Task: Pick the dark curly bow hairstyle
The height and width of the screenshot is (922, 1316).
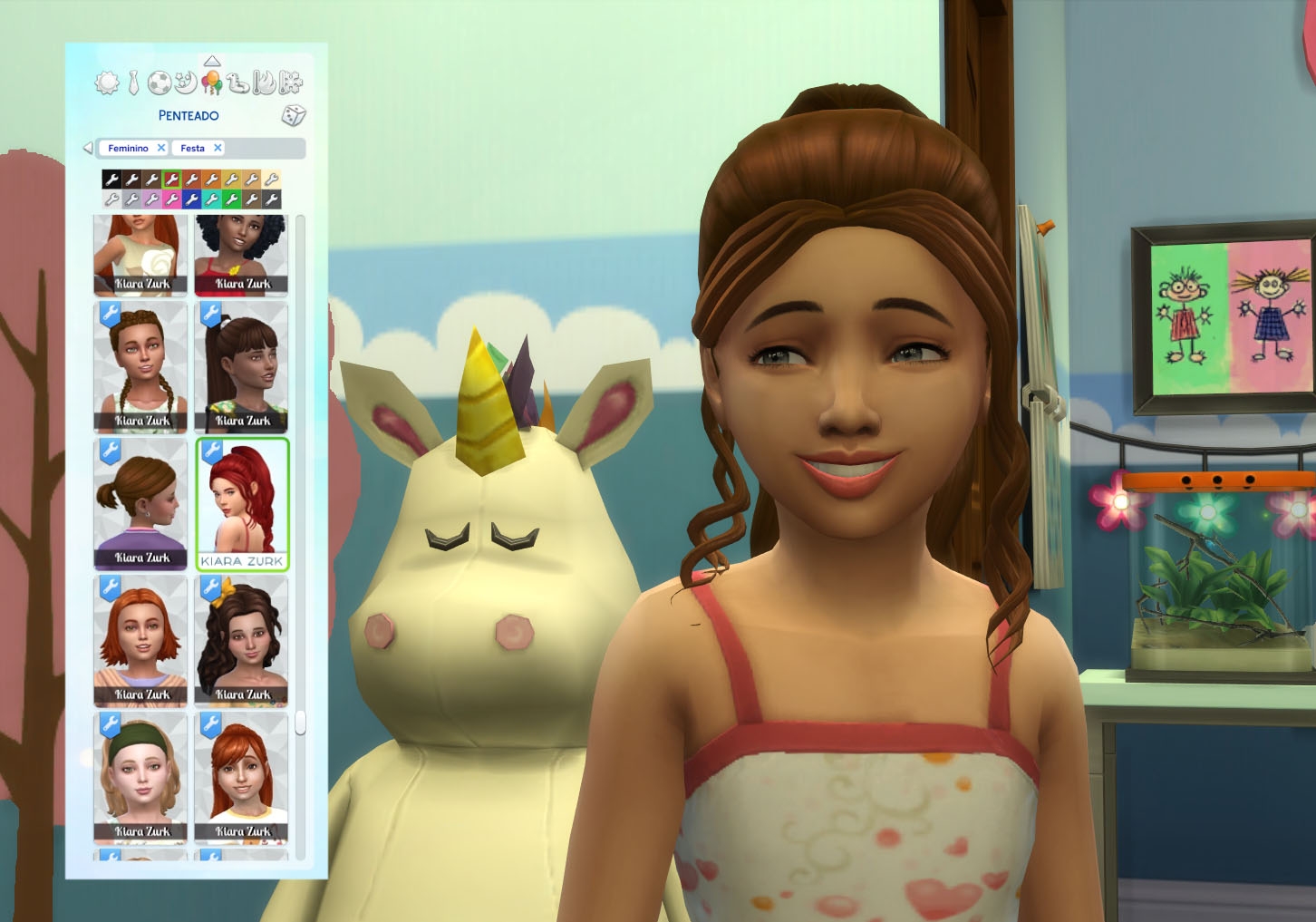Action: [242, 639]
